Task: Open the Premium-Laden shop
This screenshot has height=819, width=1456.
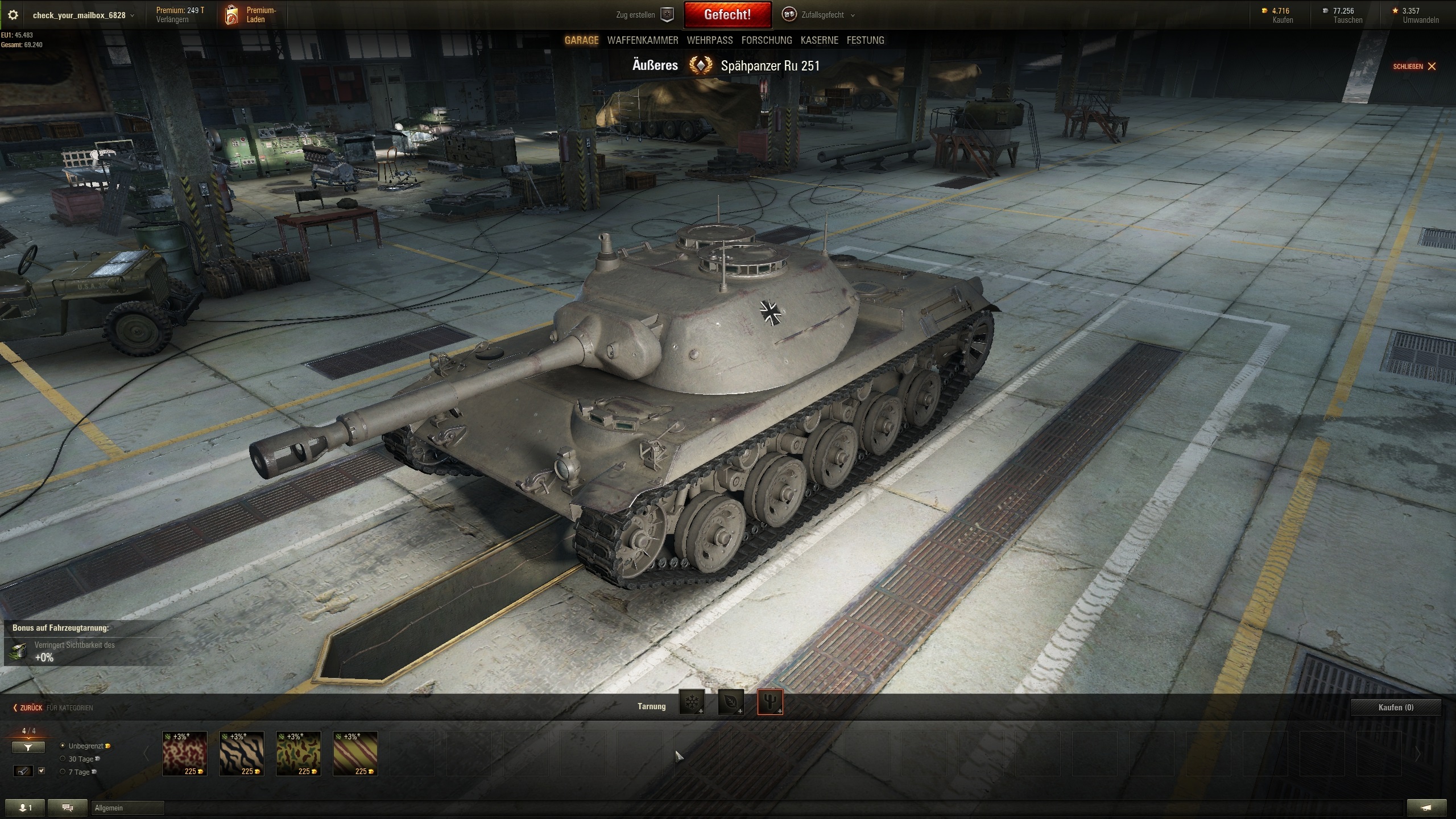Action: click(x=251, y=15)
